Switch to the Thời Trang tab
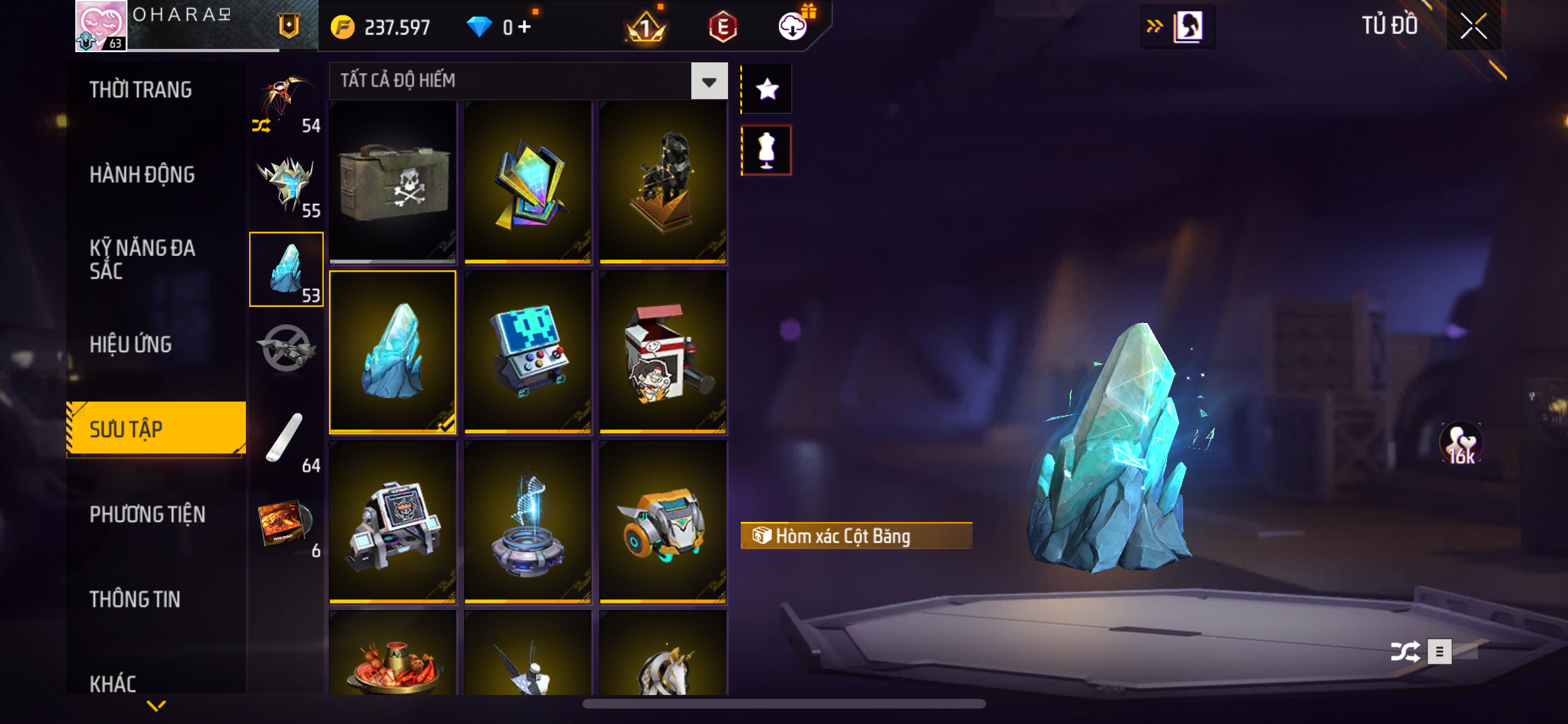1568x724 pixels. (140, 89)
